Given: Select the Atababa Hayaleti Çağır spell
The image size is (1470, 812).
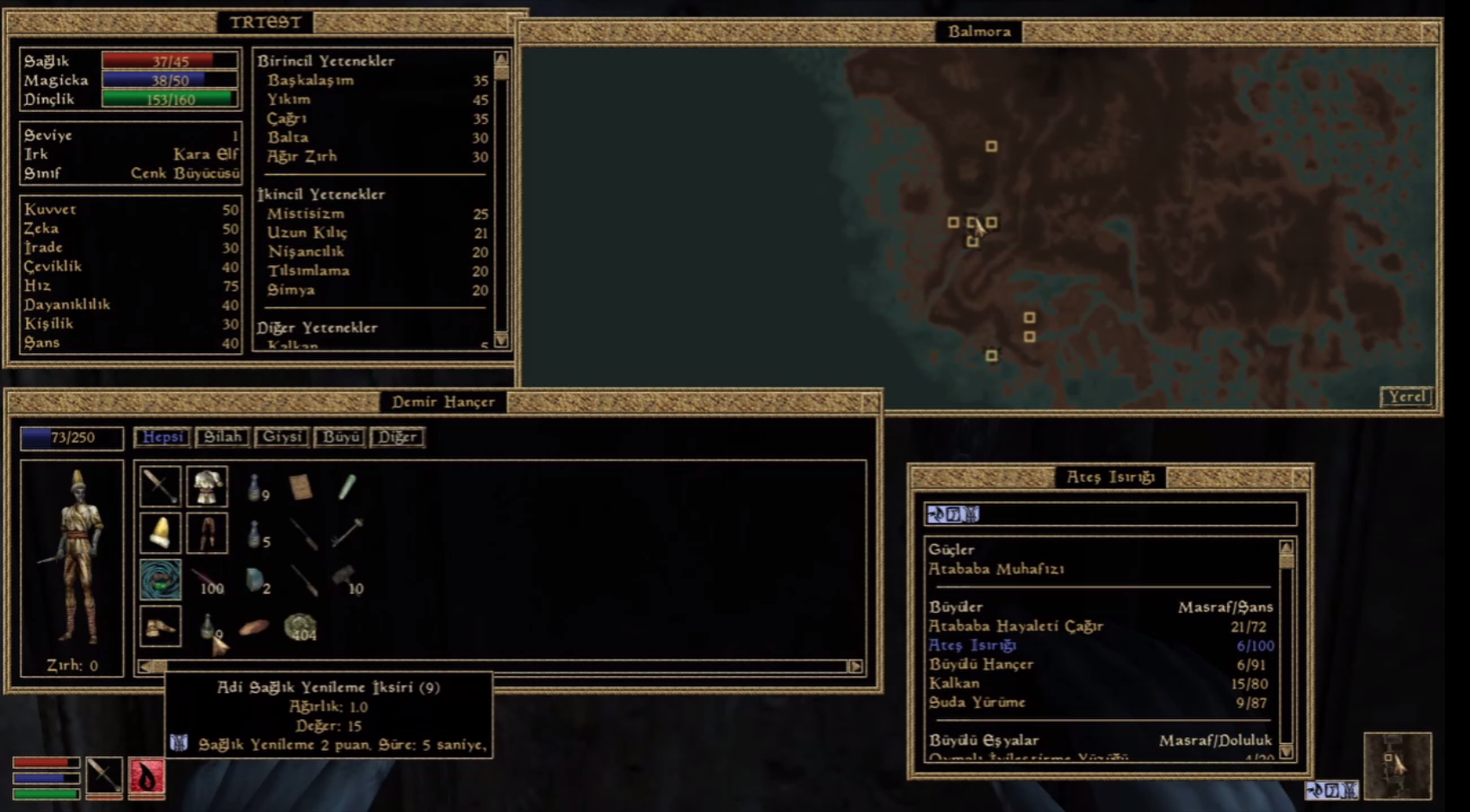Looking at the screenshot, I should (1015, 626).
